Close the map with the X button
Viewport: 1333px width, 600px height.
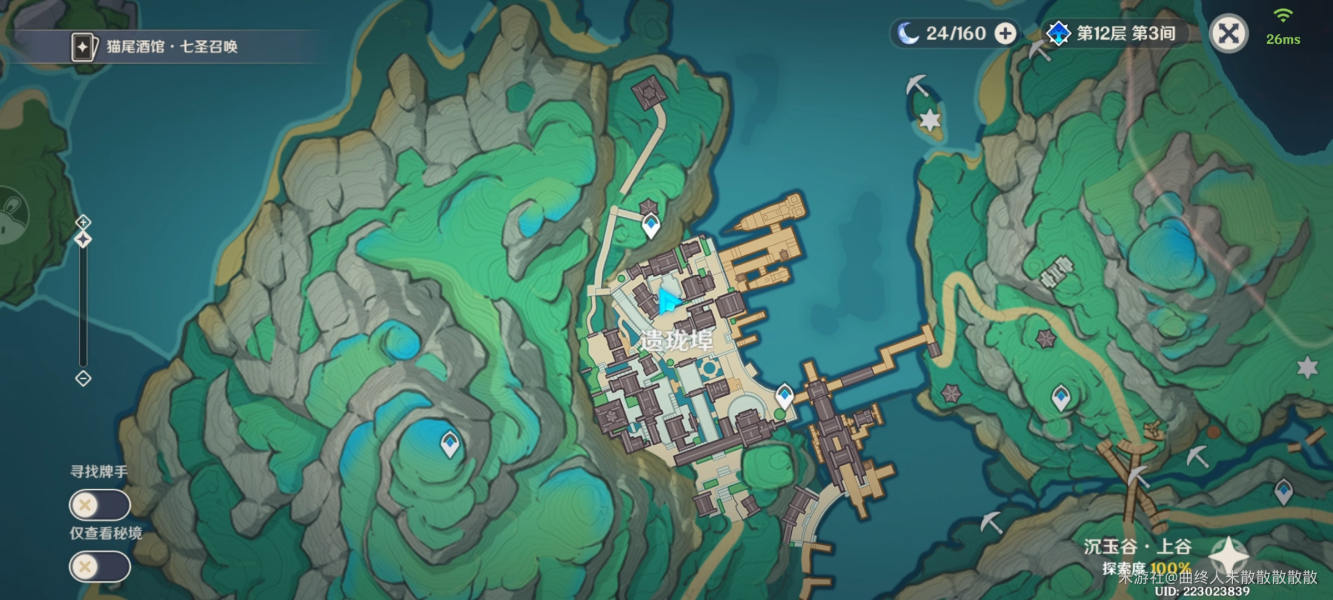tap(1228, 34)
